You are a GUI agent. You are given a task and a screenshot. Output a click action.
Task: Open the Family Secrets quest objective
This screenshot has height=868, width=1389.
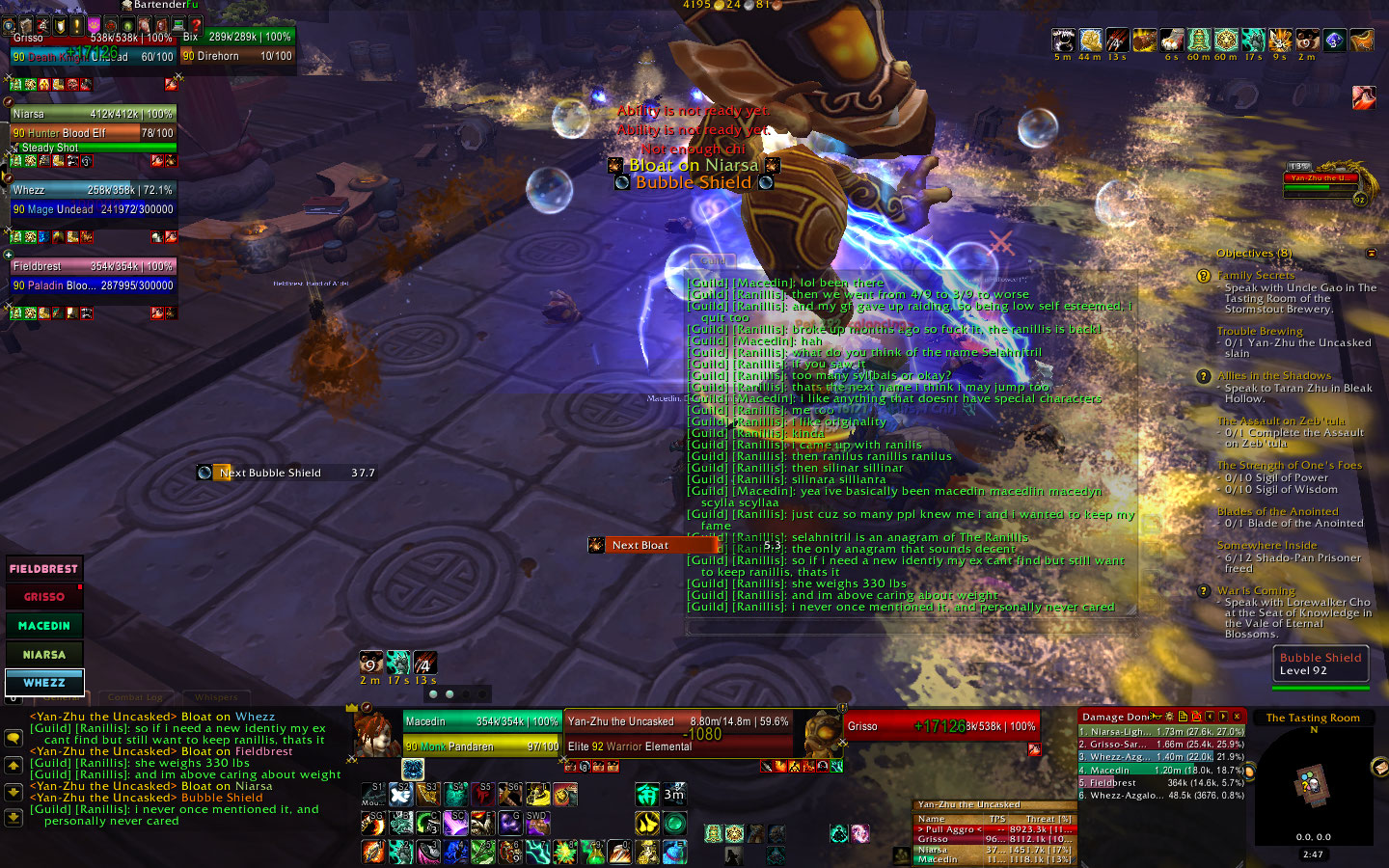pos(1256,276)
